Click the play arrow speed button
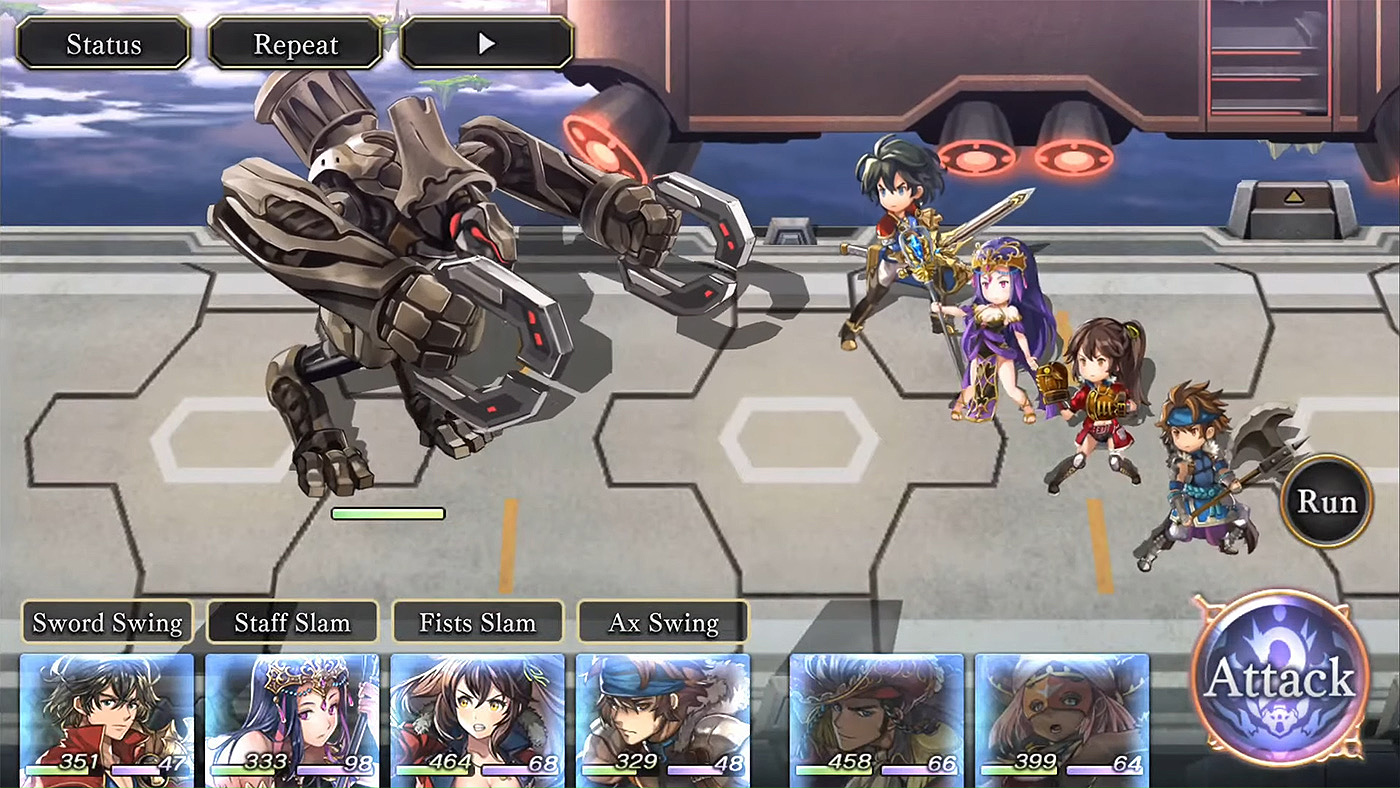This screenshot has height=788, width=1400. pos(487,45)
